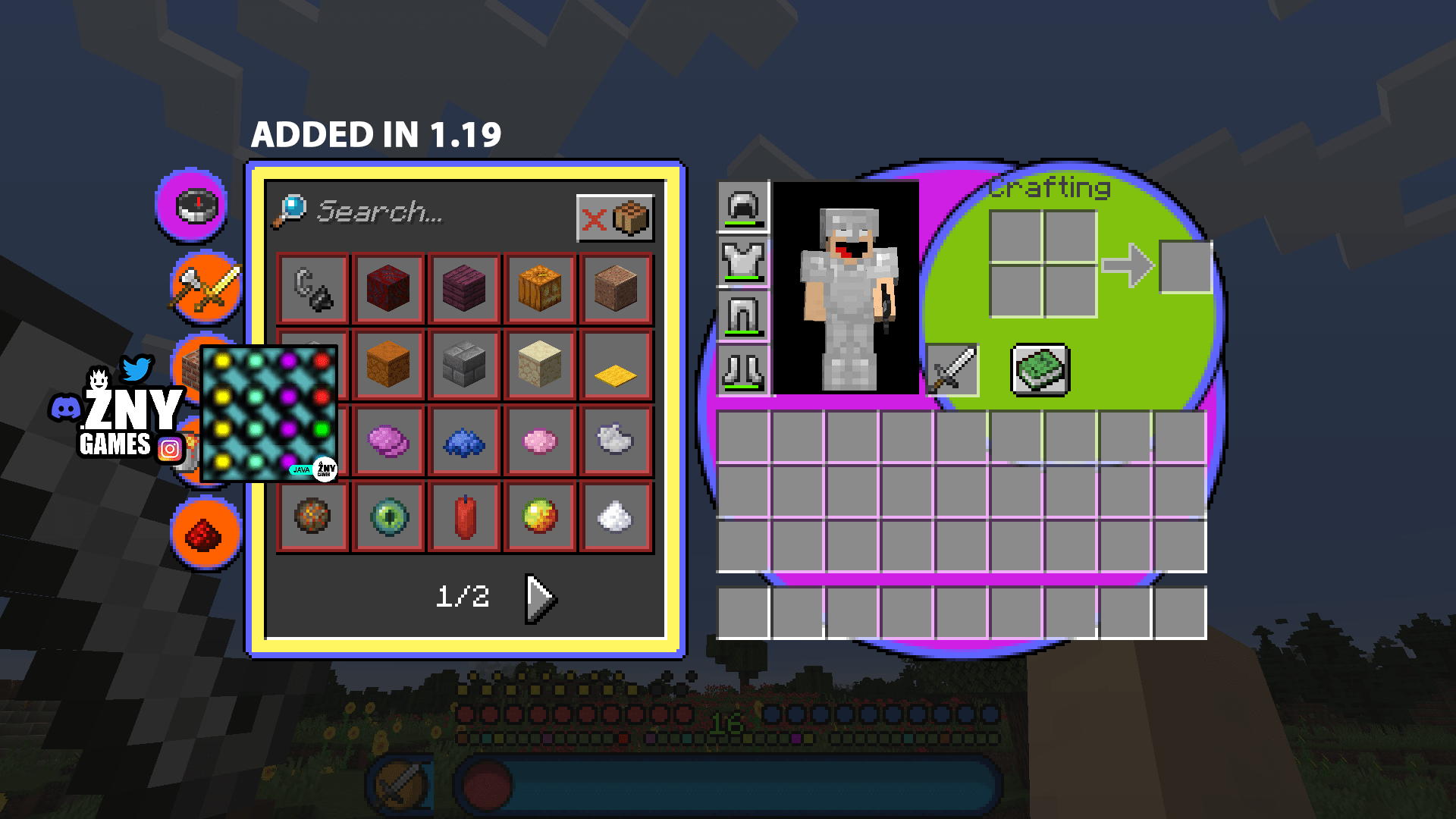Select the green eye item recipe

coord(388,516)
